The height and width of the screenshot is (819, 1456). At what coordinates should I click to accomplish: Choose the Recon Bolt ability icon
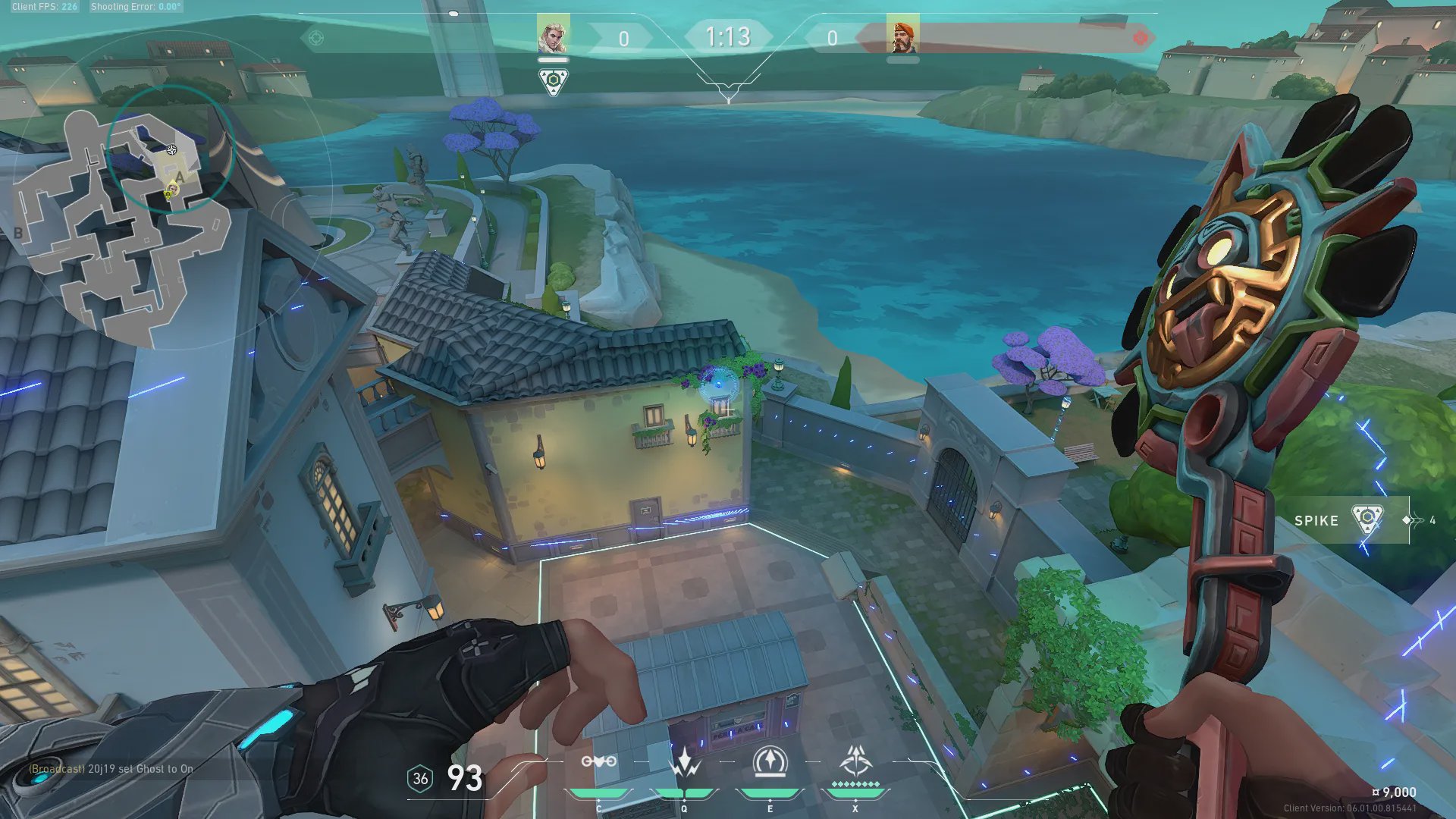770,762
